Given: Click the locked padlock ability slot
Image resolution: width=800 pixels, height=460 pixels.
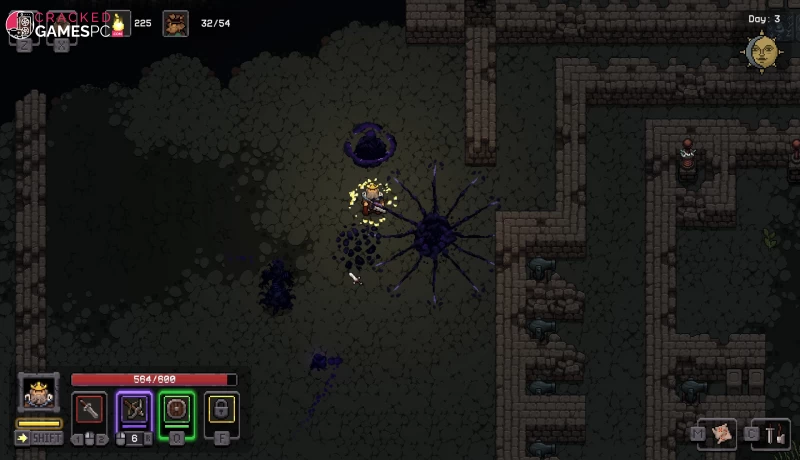Looking at the screenshot, I should point(221,410).
